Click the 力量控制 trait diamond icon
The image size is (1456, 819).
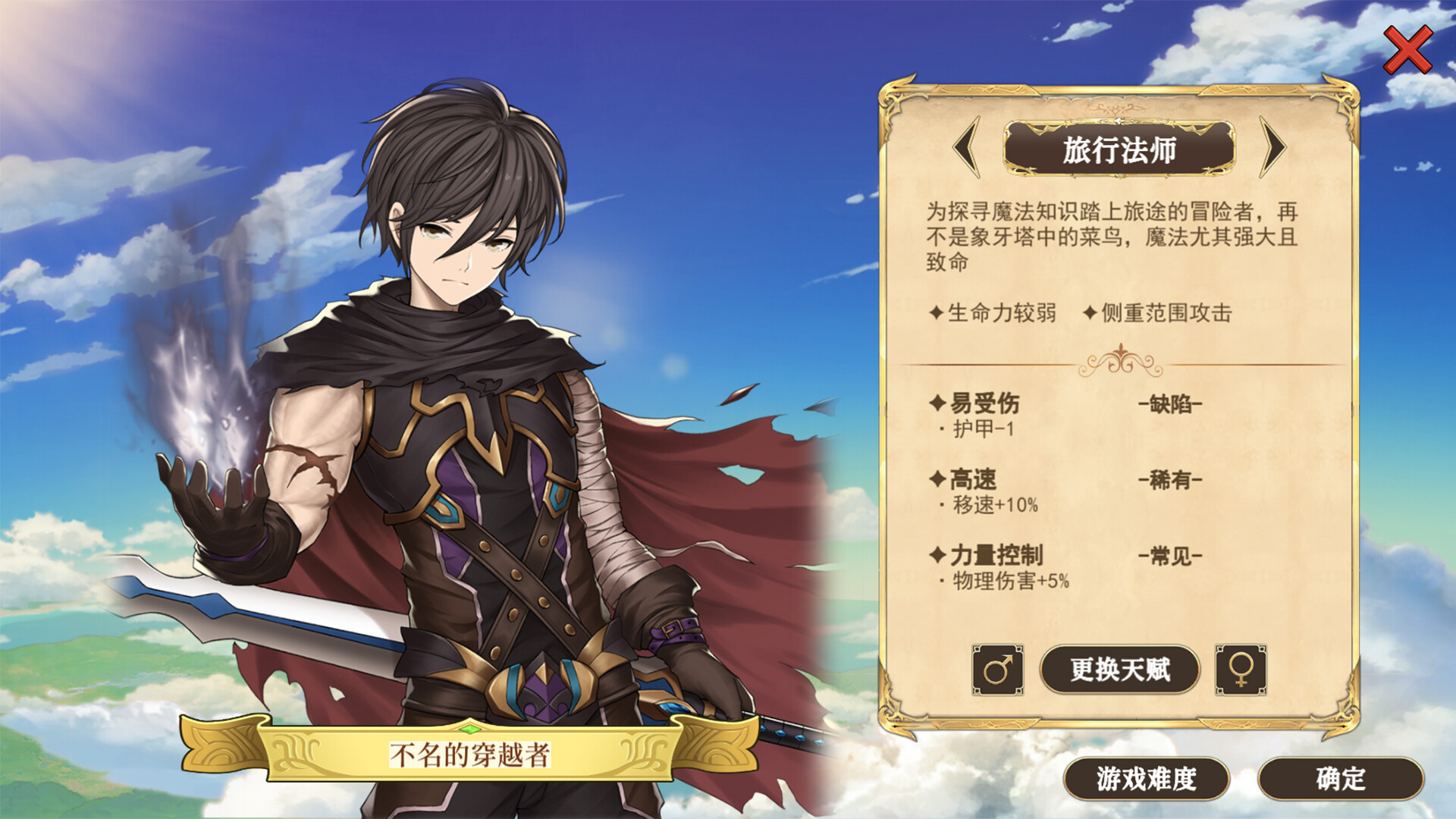click(x=938, y=554)
